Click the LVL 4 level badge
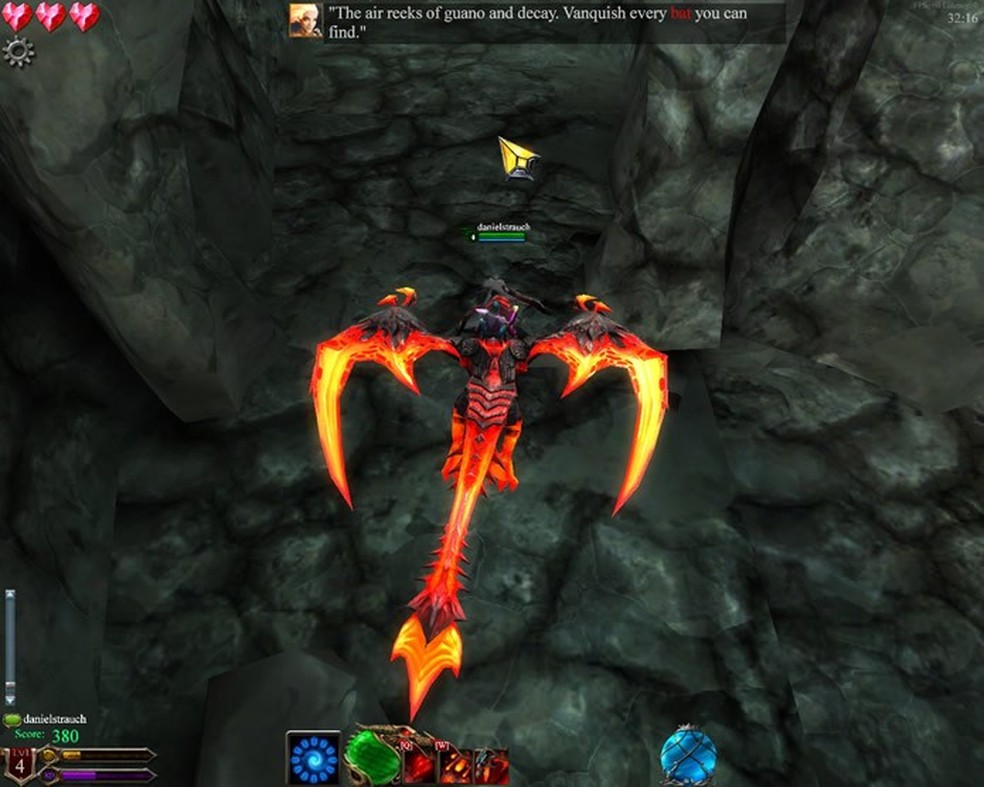Image resolution: width=984 pixels, height=787 pixels. pyautogui.click(x=19, y=765)
